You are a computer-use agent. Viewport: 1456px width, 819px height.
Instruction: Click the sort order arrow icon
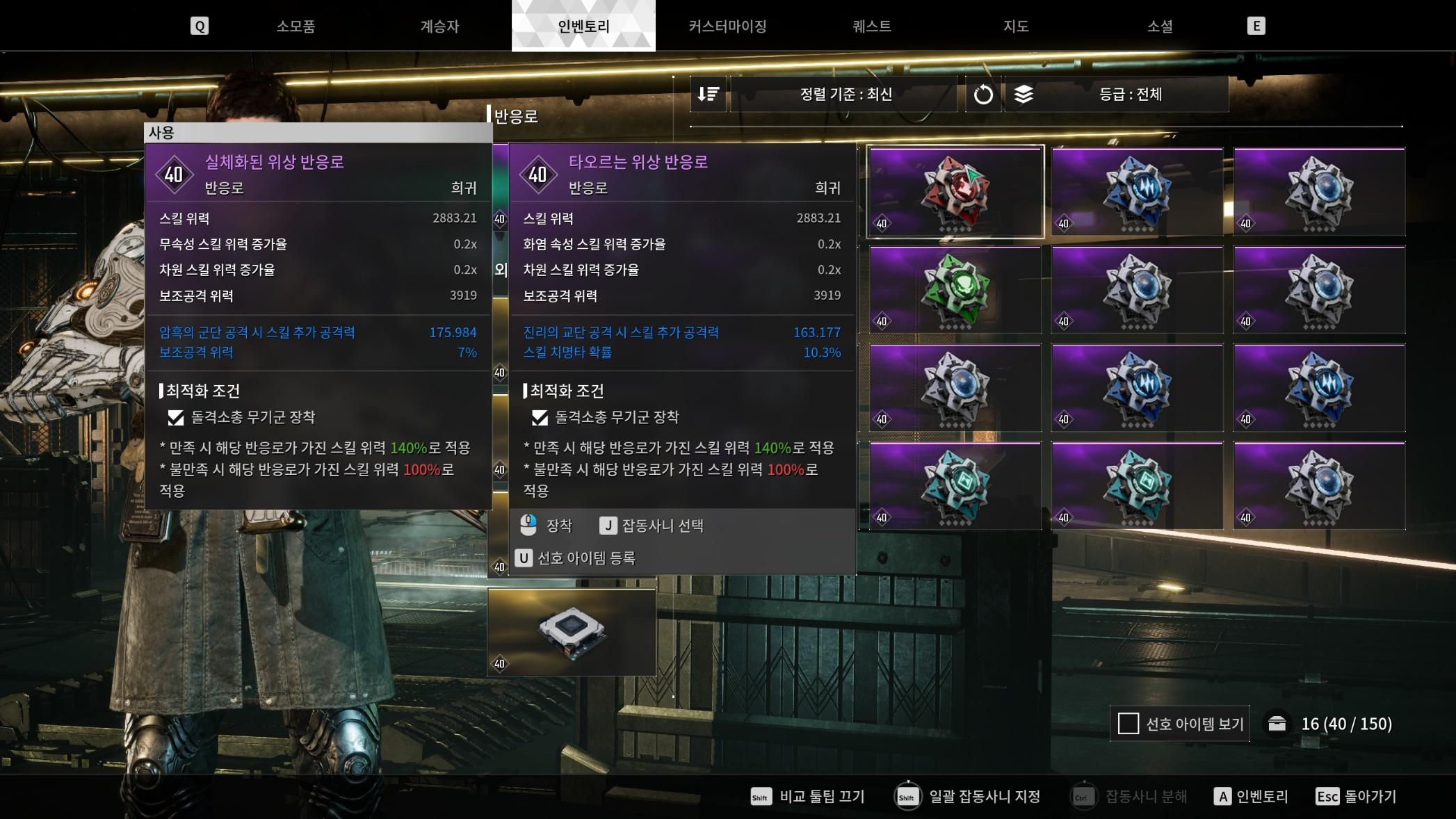(708, 95)
